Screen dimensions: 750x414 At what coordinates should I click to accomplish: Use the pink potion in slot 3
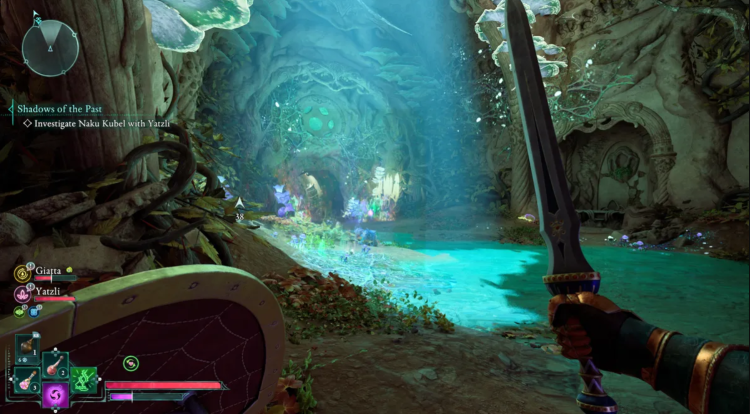pyautogui.click(x=28, y=380)
